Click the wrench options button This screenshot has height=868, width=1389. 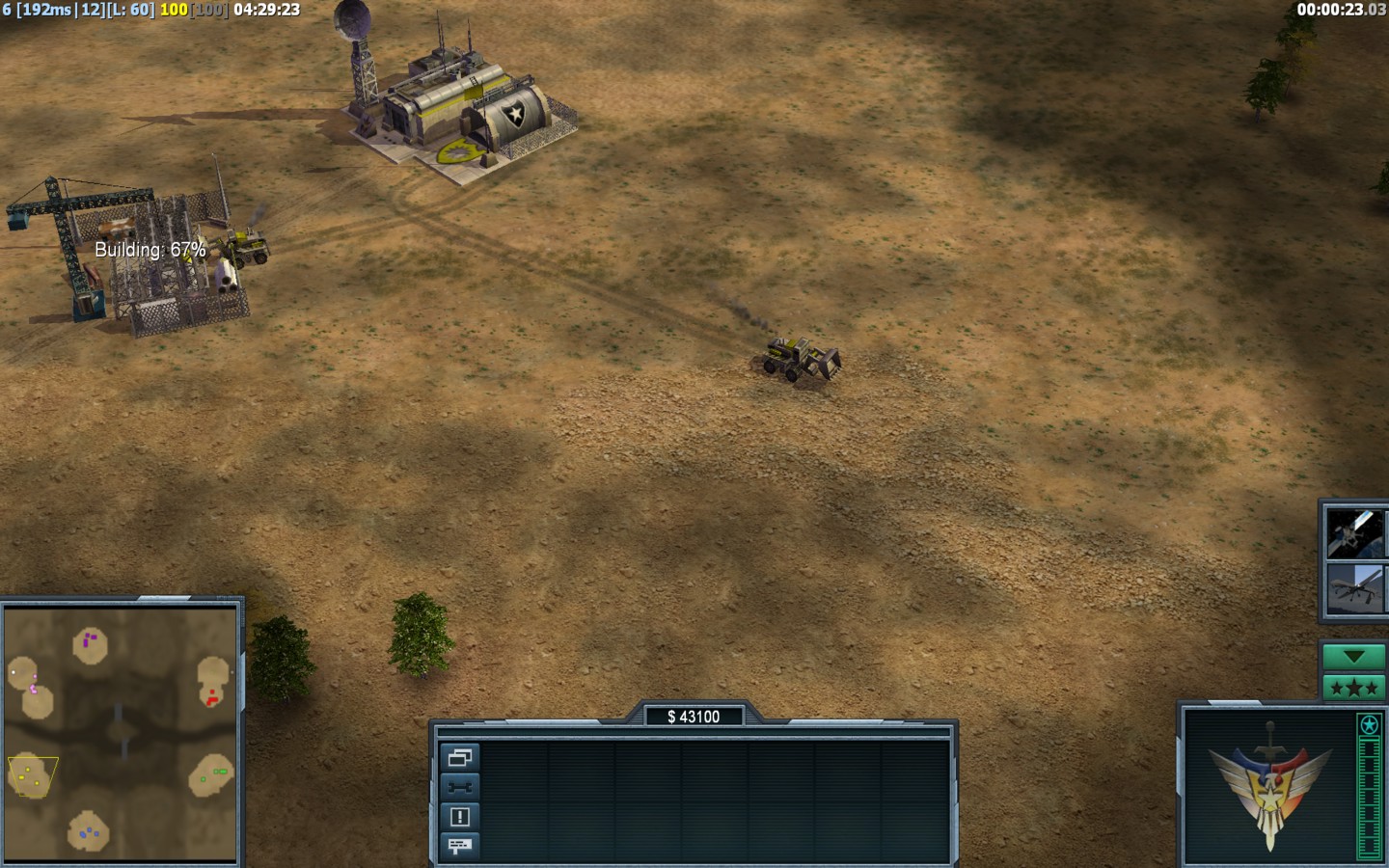(x=459, y=787)
